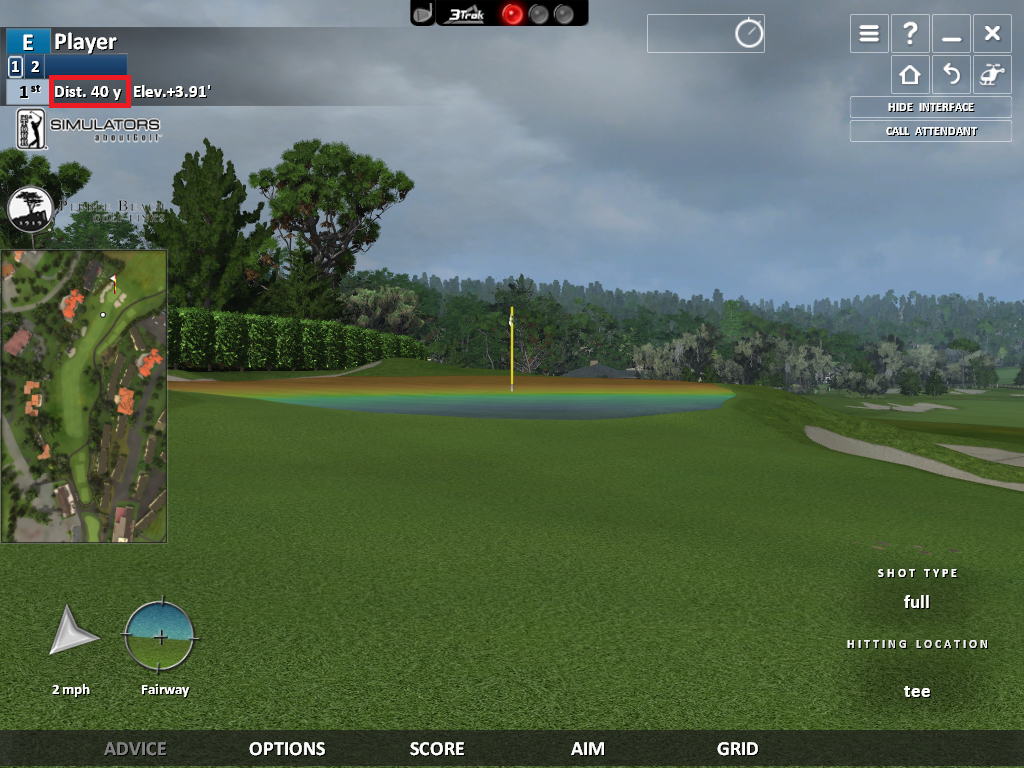Open the hole overview minimap
Image resolution: width=1024 pixels, height=768 pixels.
point(84,396)
